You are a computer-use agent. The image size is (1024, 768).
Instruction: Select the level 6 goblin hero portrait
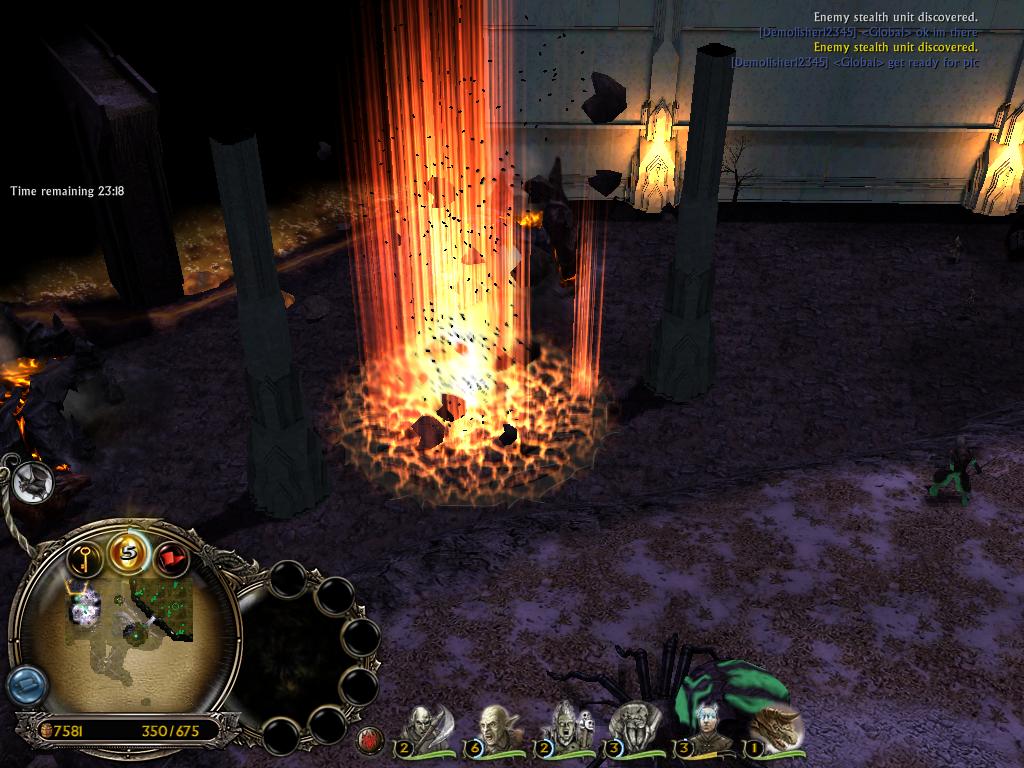coord(493,729)
